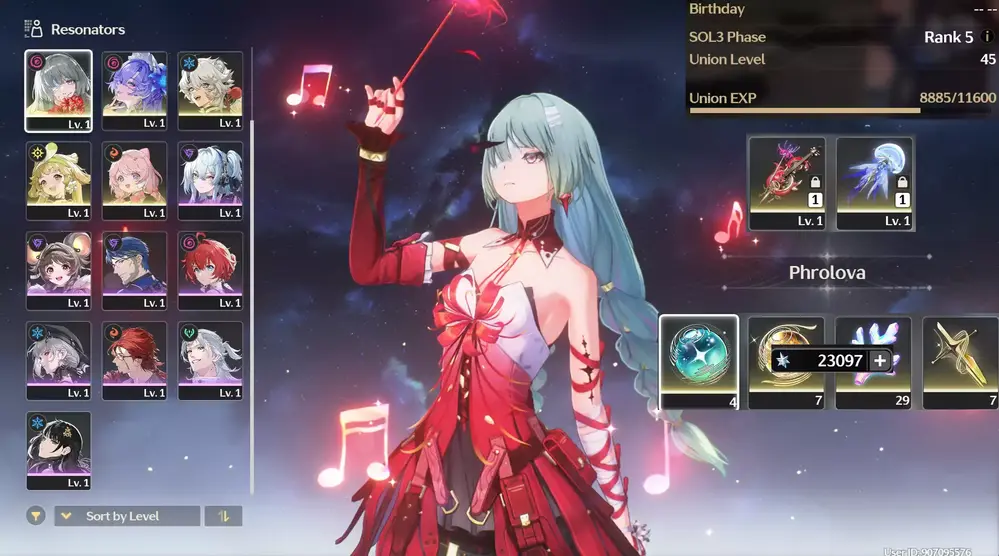Choose the blue-haired resonator with flowers
Viewport: 999px width, 556px height.
point(134,91)
